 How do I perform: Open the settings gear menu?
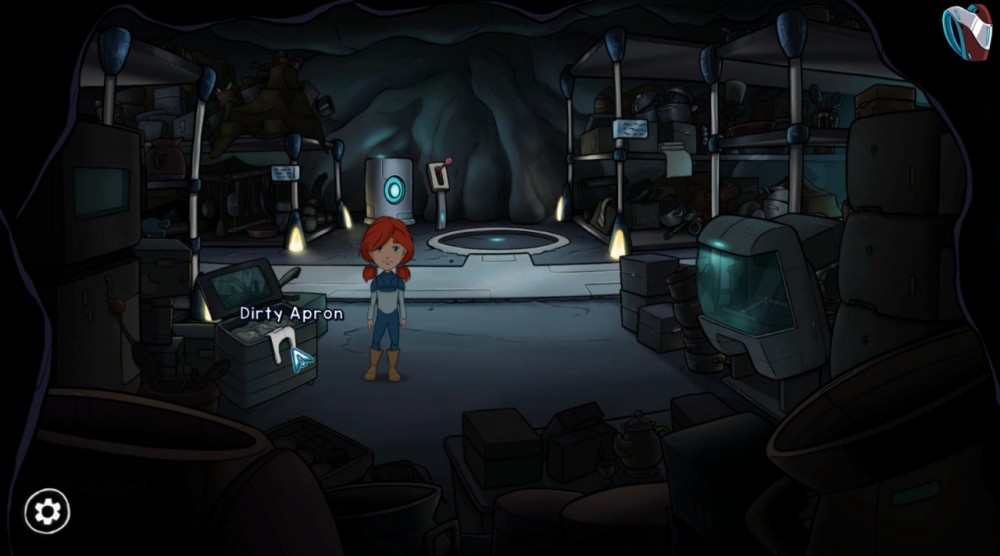click(x=47, y=512)
